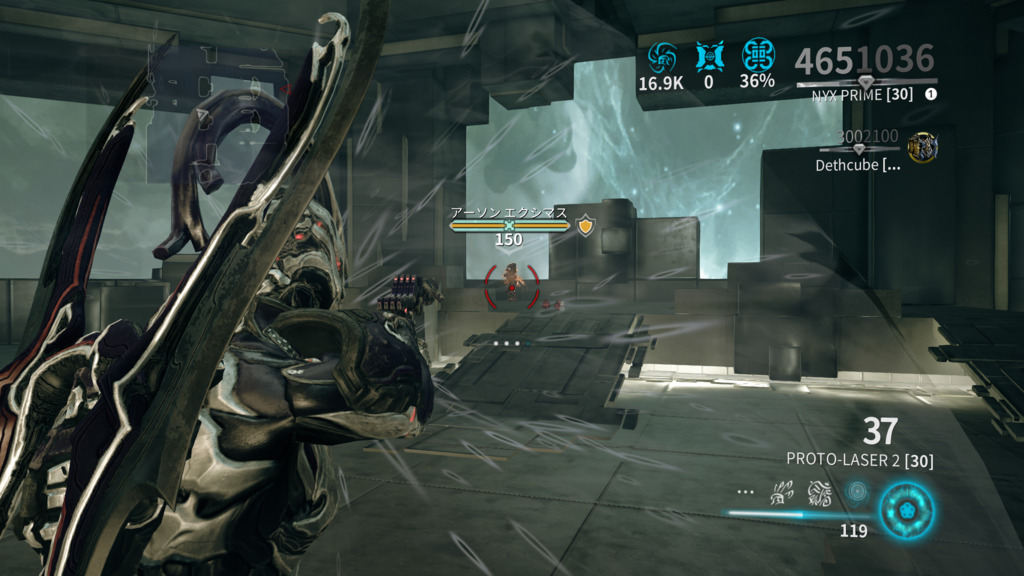Select the buff icon showing 0
Image resolution: width=1024 pixels, height=576 pixels.
[709, 55]
